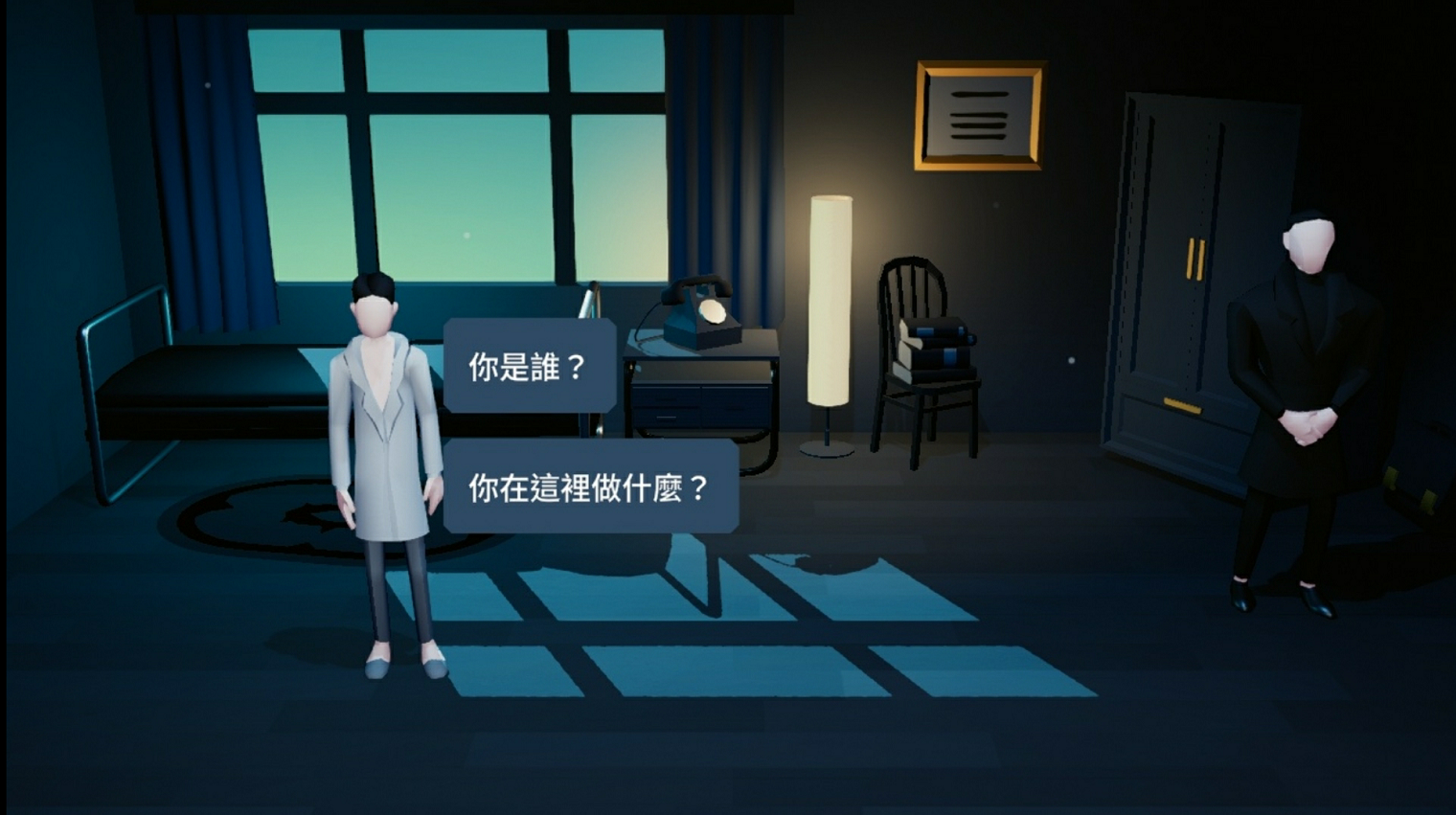Click the wardrobe's gold handles
The image size is (1456, 815).
(1194, 260)
